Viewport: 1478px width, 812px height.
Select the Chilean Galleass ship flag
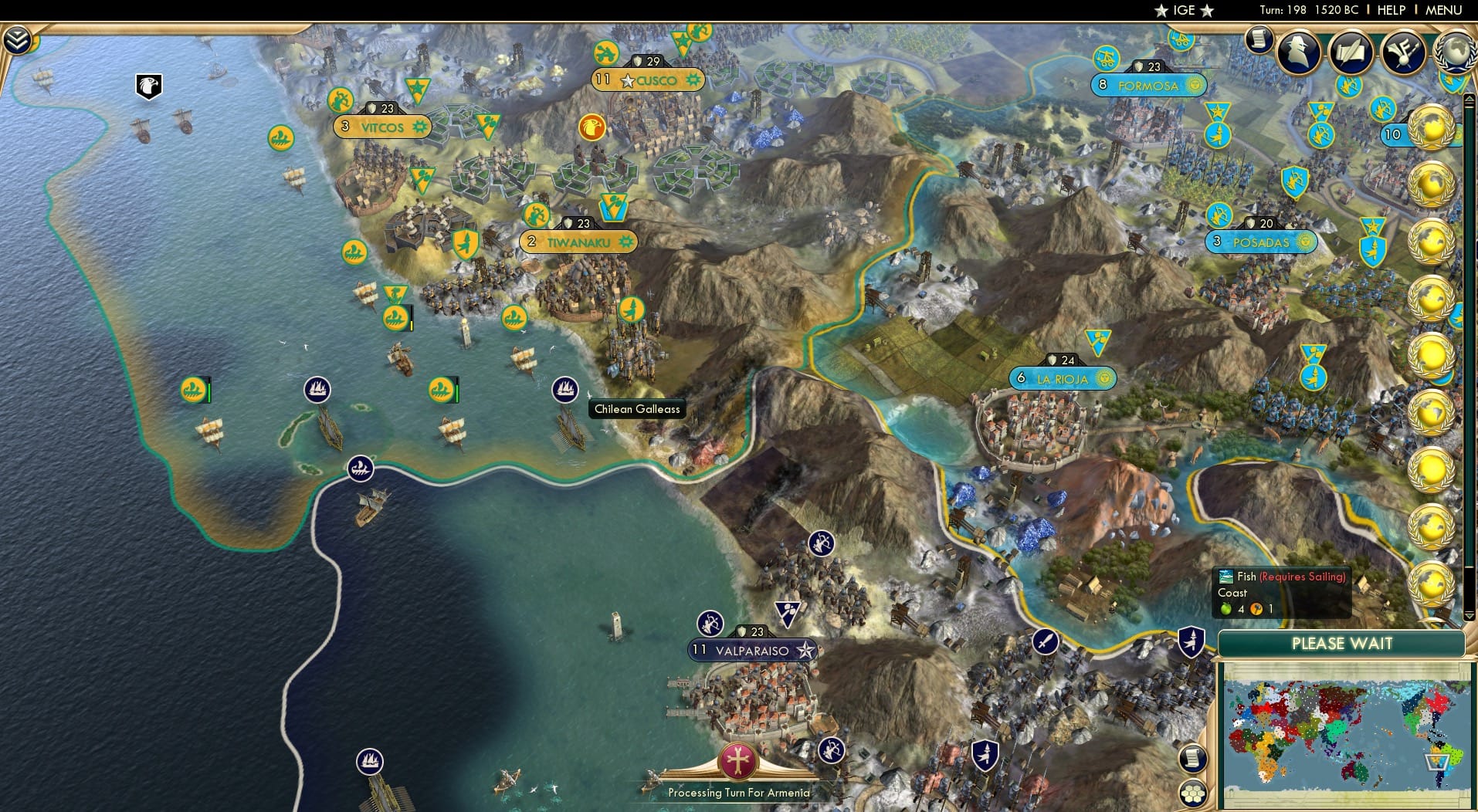click(x=565, y=391)
